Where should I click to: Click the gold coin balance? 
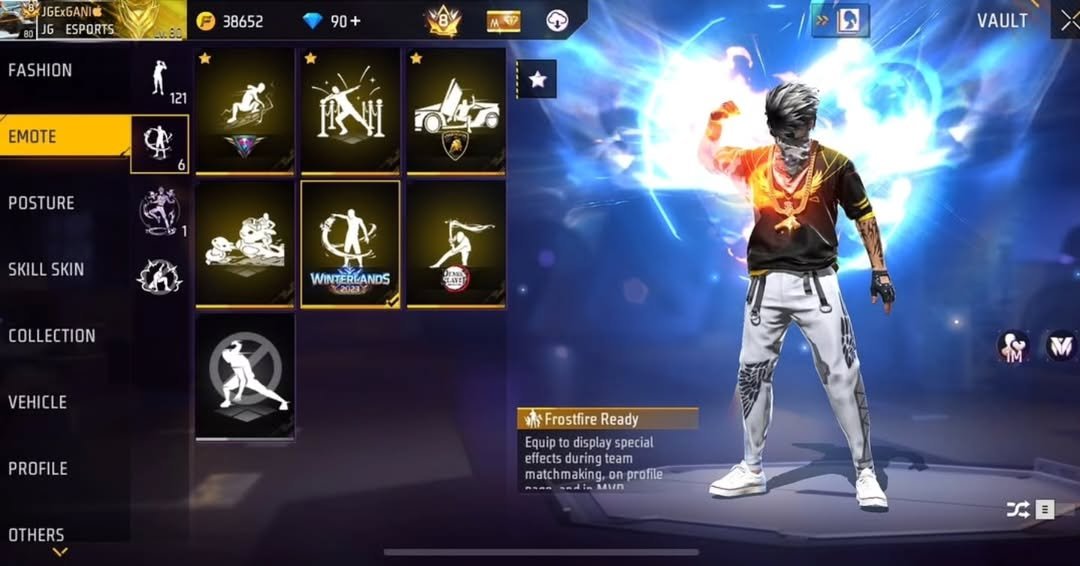[x=230, y=21]
